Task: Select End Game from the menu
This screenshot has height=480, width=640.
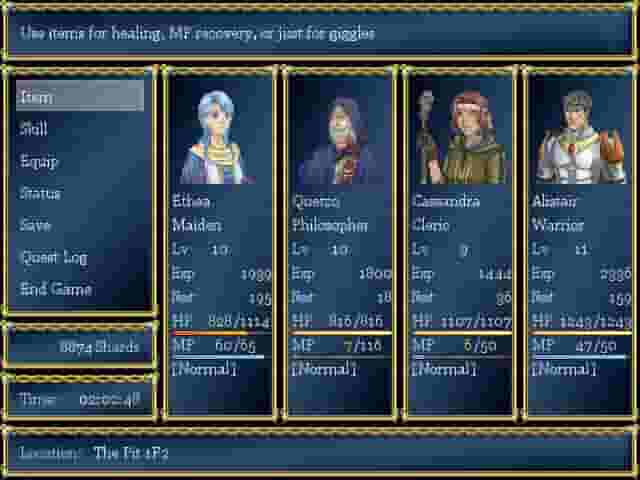Action: coord(80,289)
